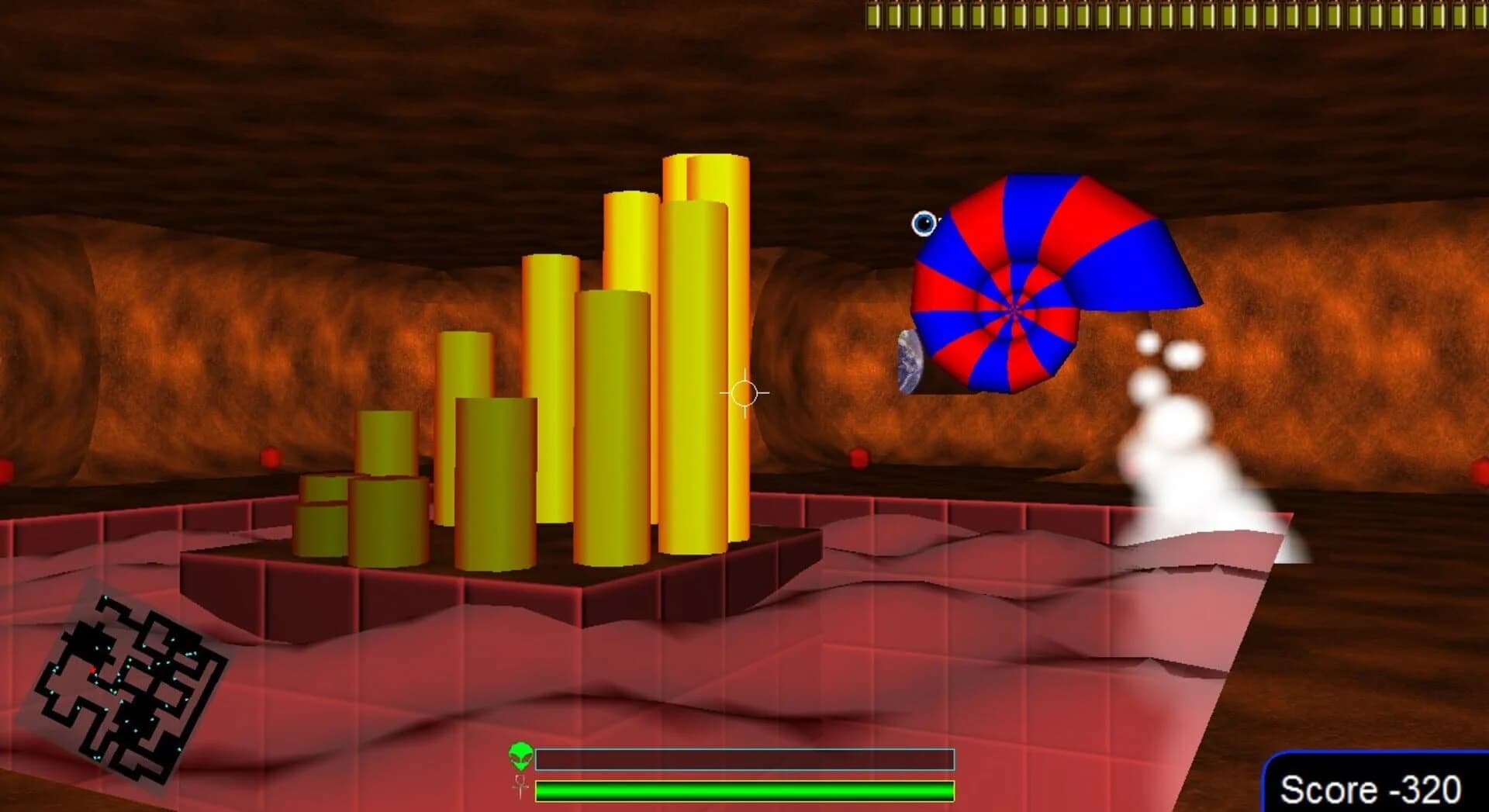
Task: Select the ankh health symbol
Action: (520, 789)
